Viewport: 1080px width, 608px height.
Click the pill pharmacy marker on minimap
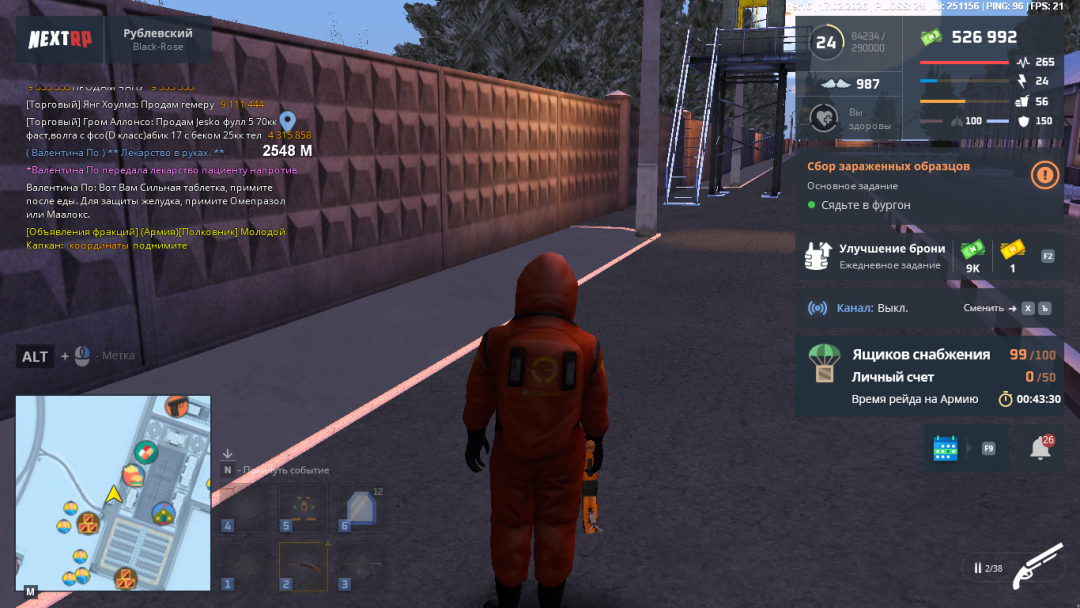(146, 452)
